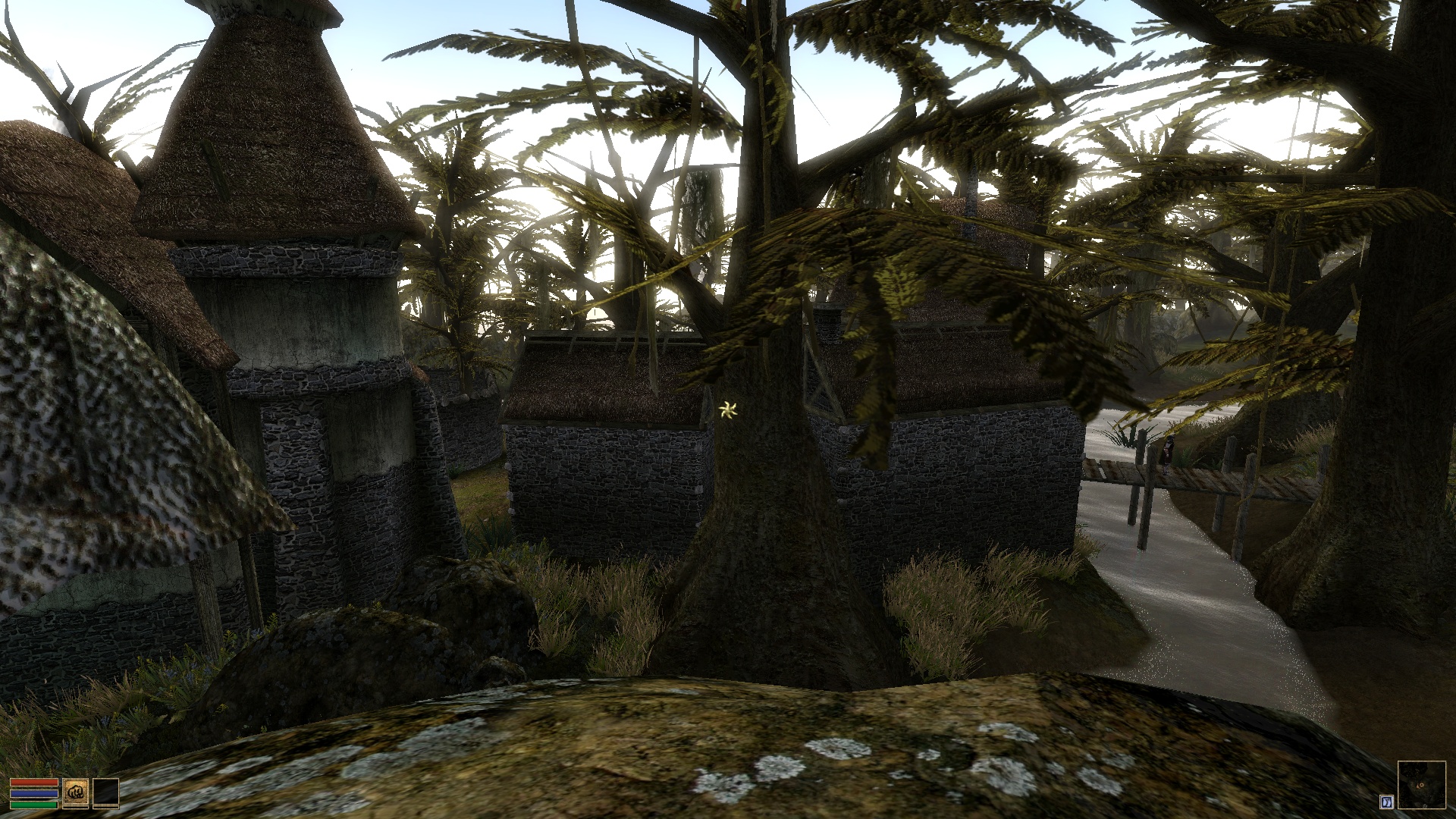Viewport: 1456px width, 819px height.
Task: Click the player arrow marker on the minimap
Action: pos(1420,786)
